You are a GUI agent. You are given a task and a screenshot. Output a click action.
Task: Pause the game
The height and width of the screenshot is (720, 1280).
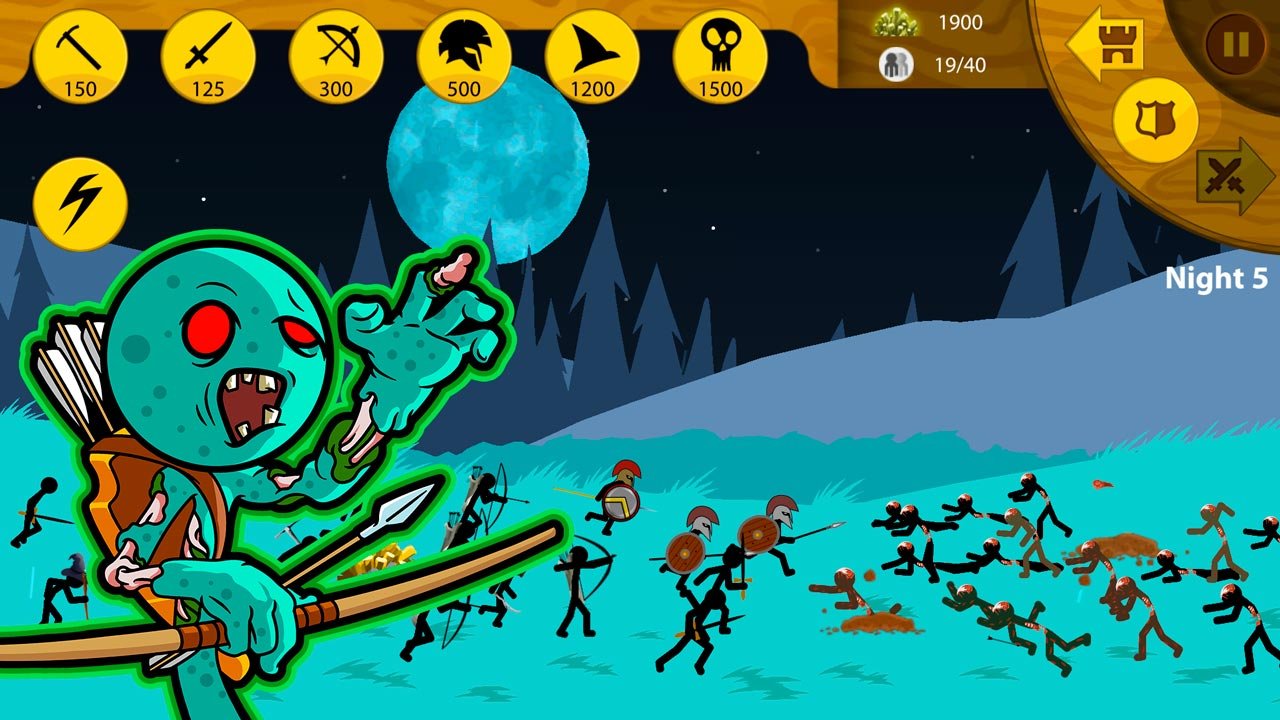(1235, 45)
